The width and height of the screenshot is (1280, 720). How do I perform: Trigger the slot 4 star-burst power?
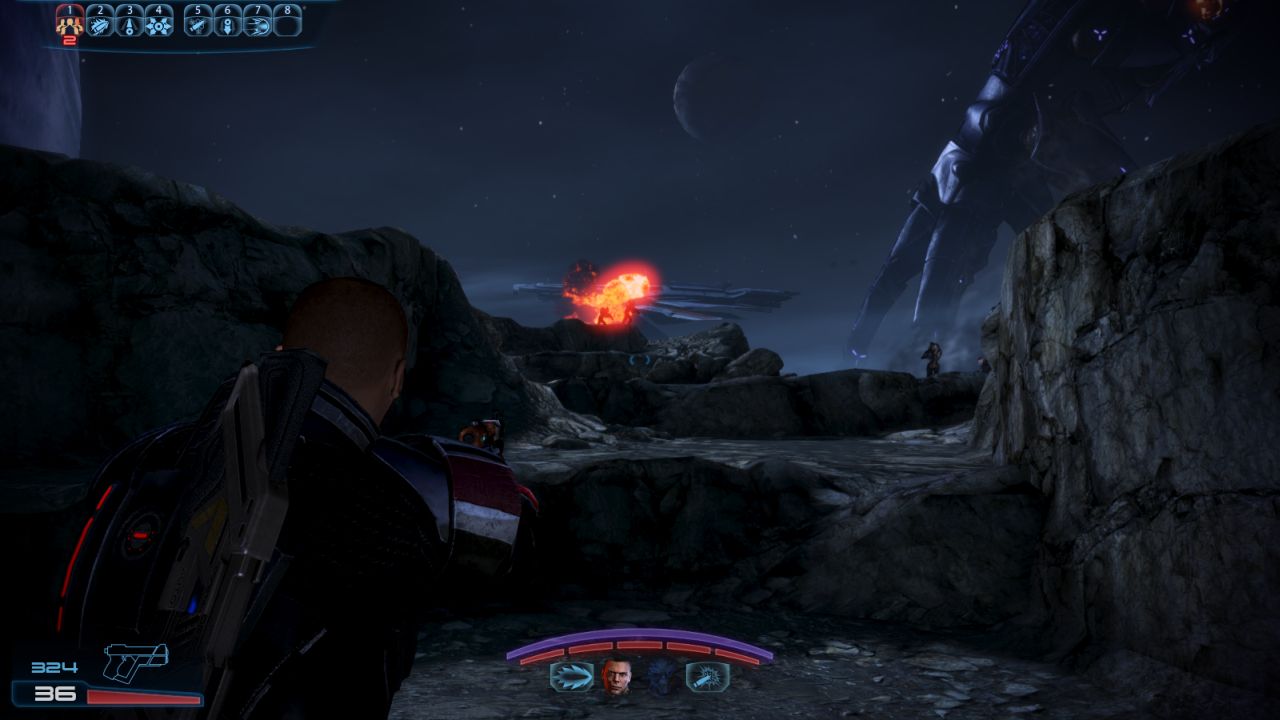[x=159, y=23]
